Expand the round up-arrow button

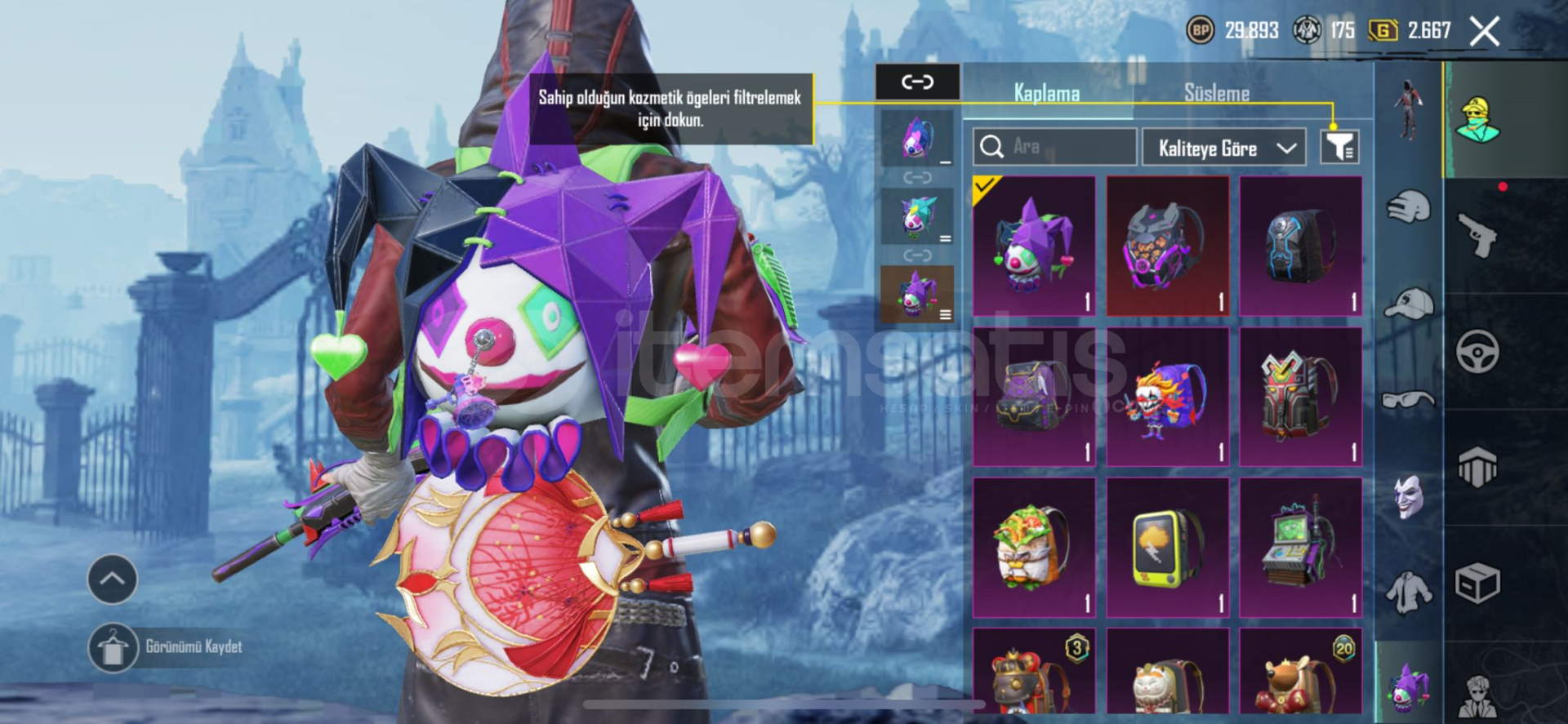(112, 579)
